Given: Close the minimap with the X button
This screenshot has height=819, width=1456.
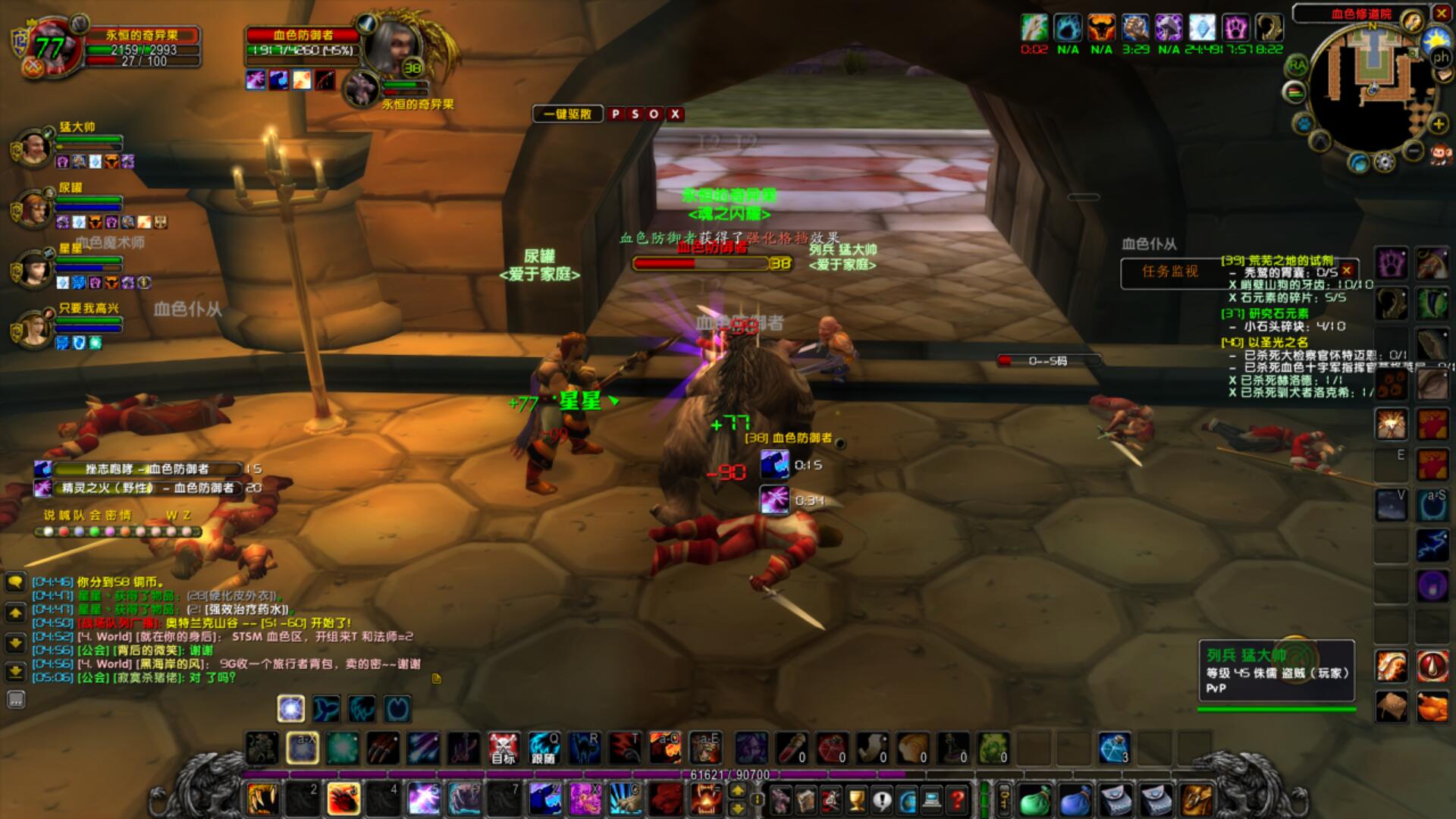Looking at the screenshot, I should tap(1442, 13).
